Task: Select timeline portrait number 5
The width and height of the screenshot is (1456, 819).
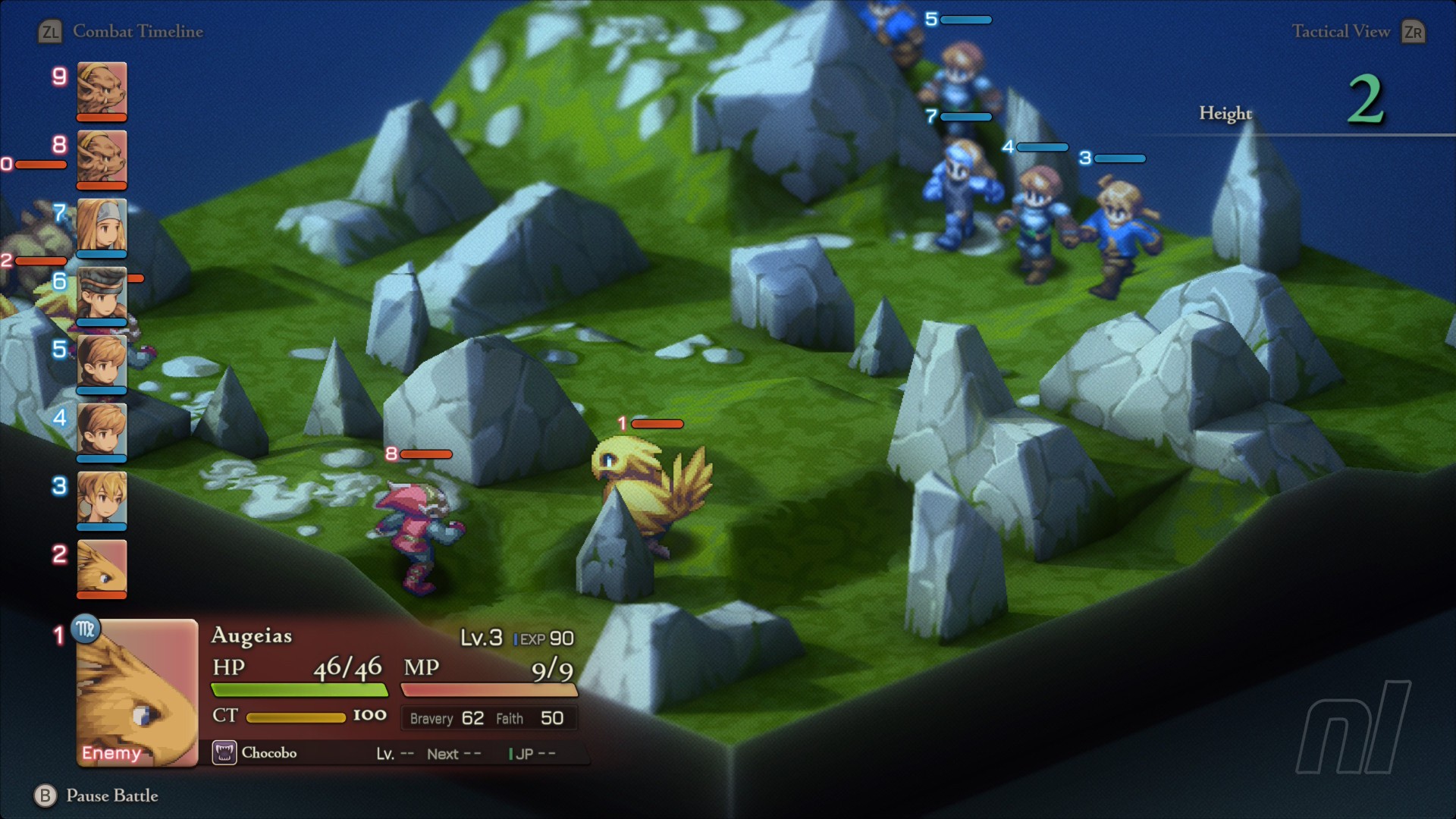Action: pos(102,362)
